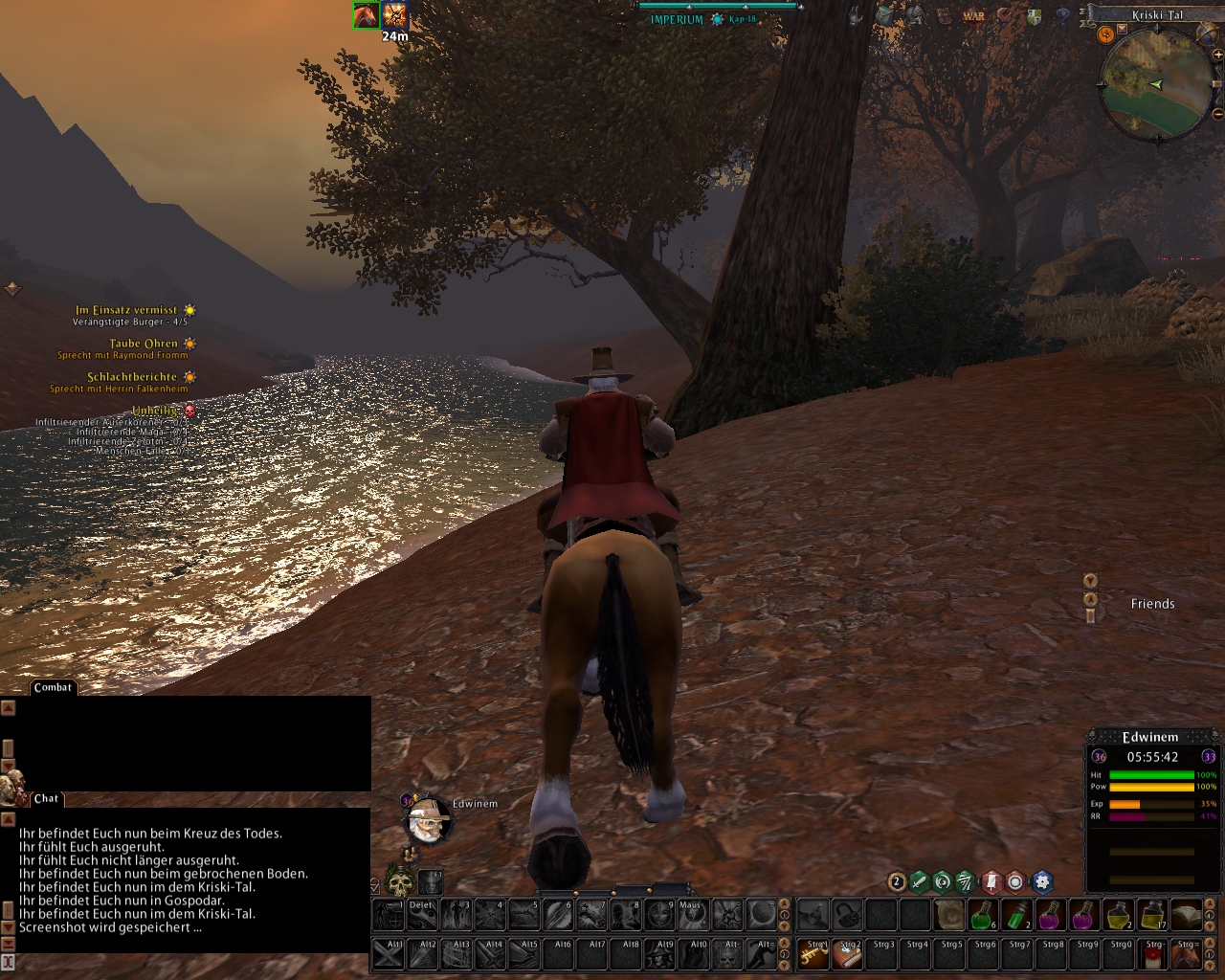Click the mount buff icon at top

coord(366,15)
